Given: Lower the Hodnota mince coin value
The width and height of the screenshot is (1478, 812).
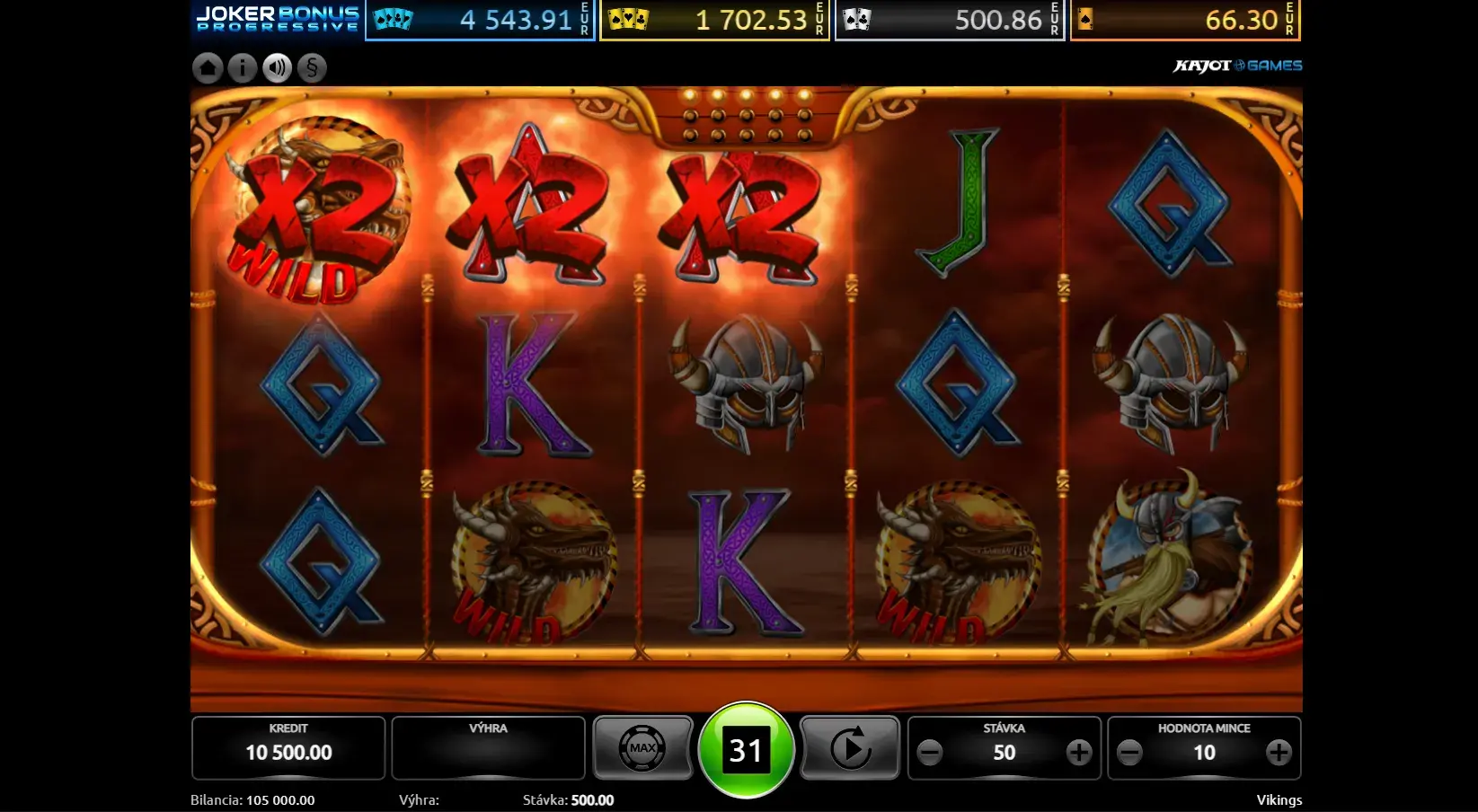Looking at the screenshot, I should pyautogui.click(x=1129, y=753).
